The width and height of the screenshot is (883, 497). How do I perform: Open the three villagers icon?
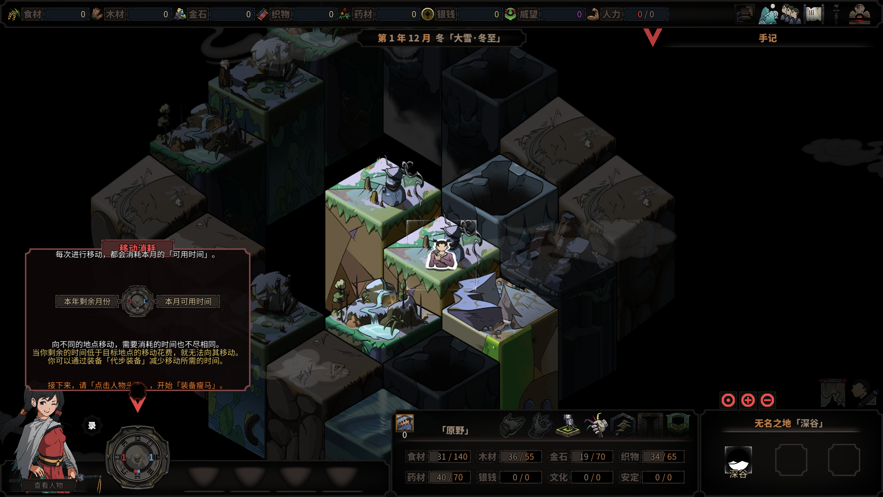tap(791, 14)
